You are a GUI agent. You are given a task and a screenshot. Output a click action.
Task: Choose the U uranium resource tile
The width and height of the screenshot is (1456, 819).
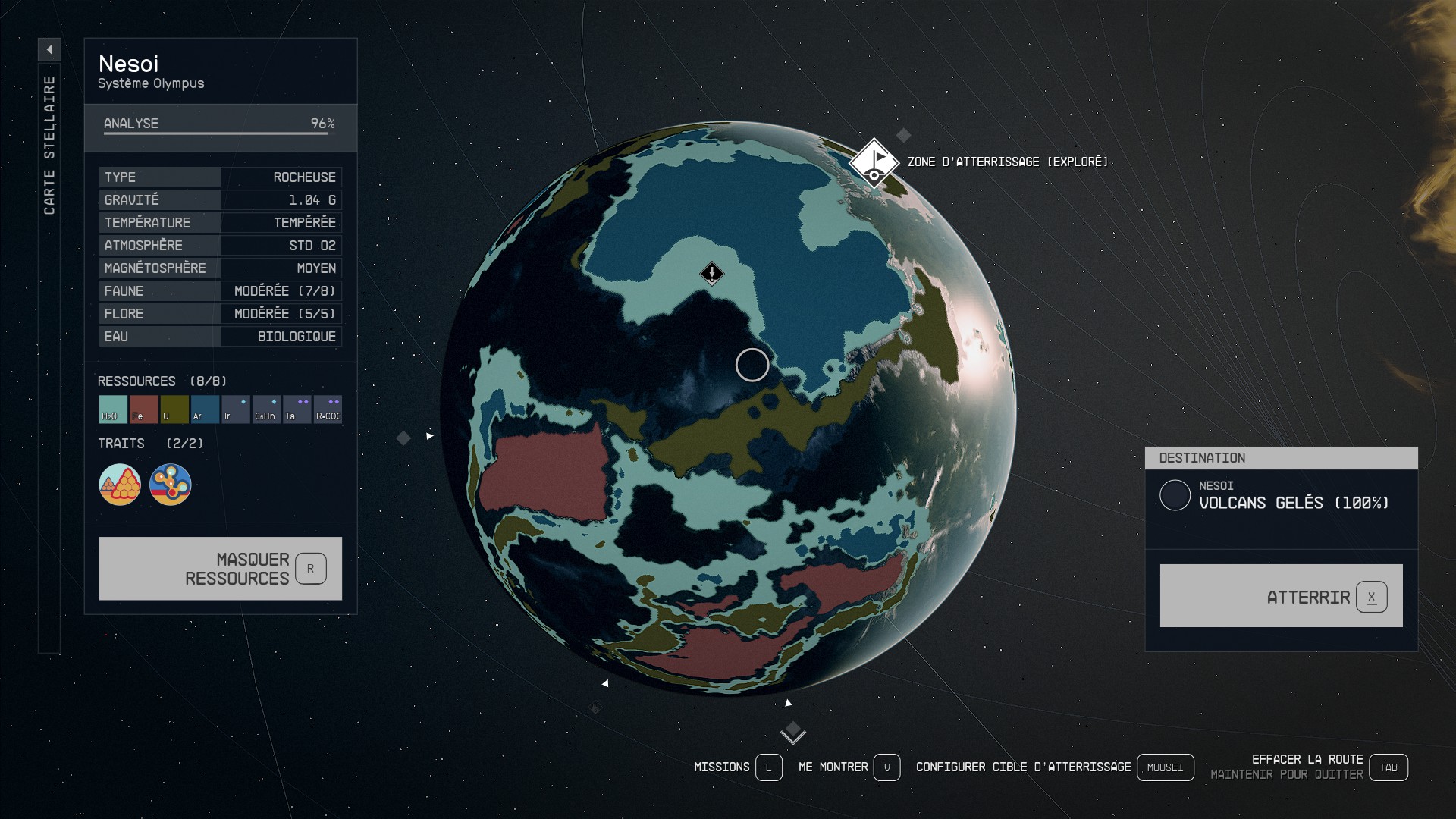click(x=174, y=409)
